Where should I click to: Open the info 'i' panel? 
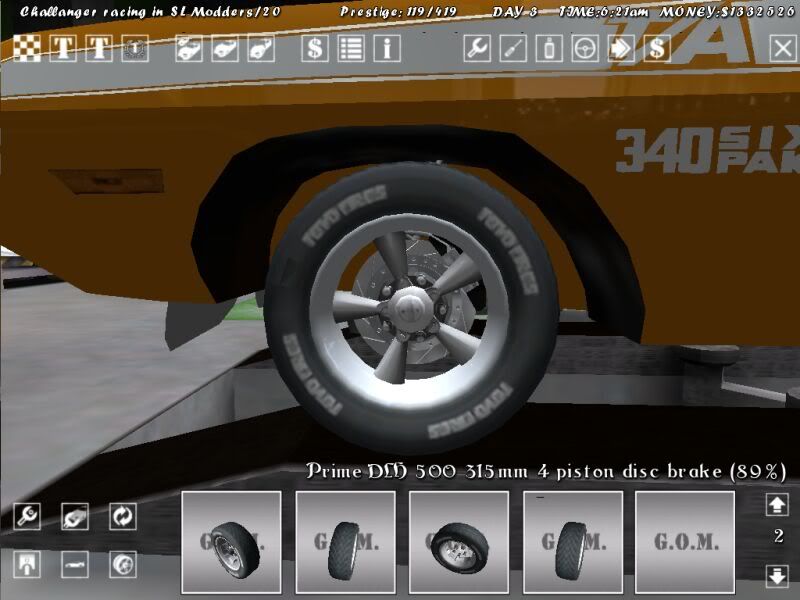coord(387,48)
